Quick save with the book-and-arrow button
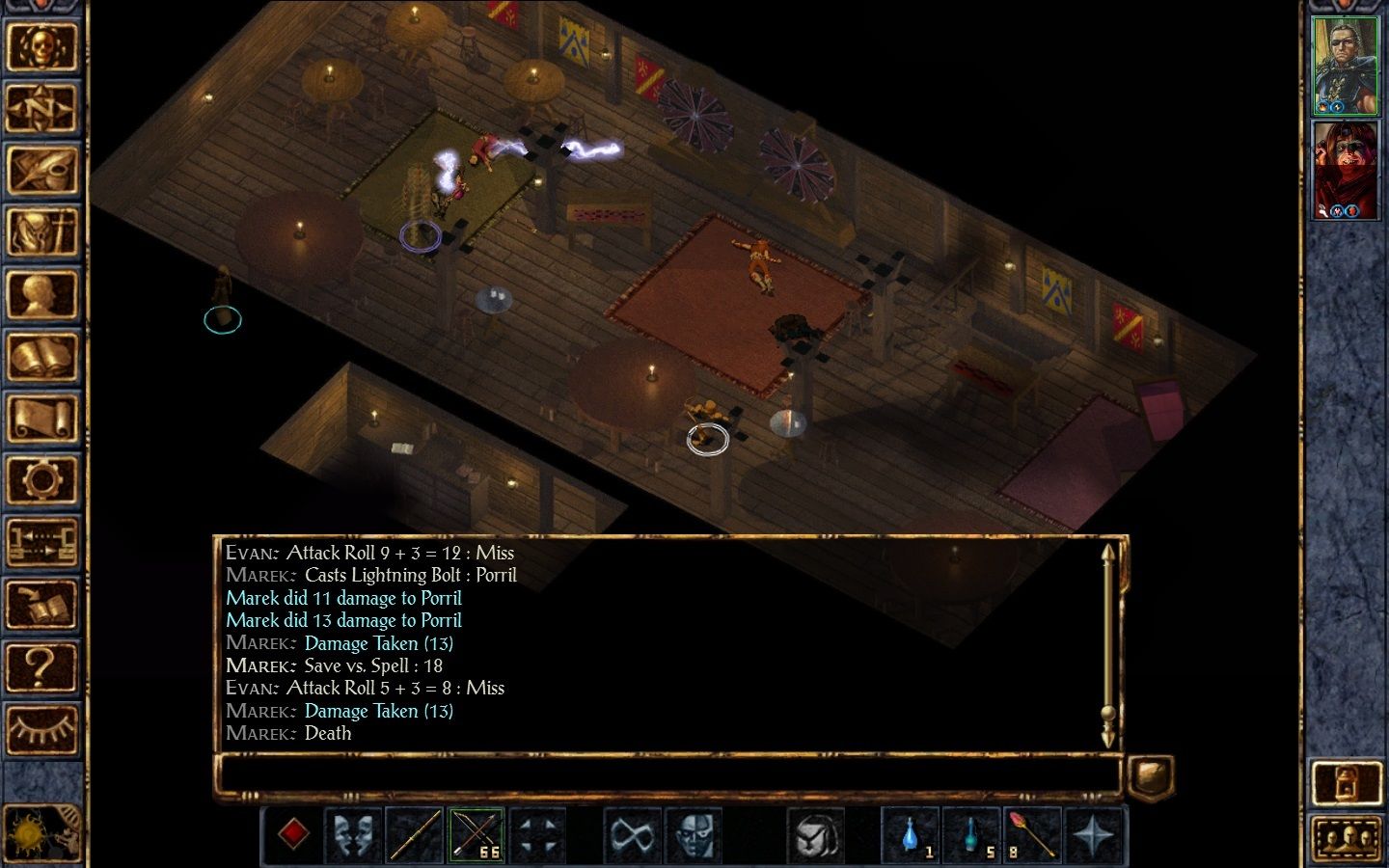 pos(41,605)
